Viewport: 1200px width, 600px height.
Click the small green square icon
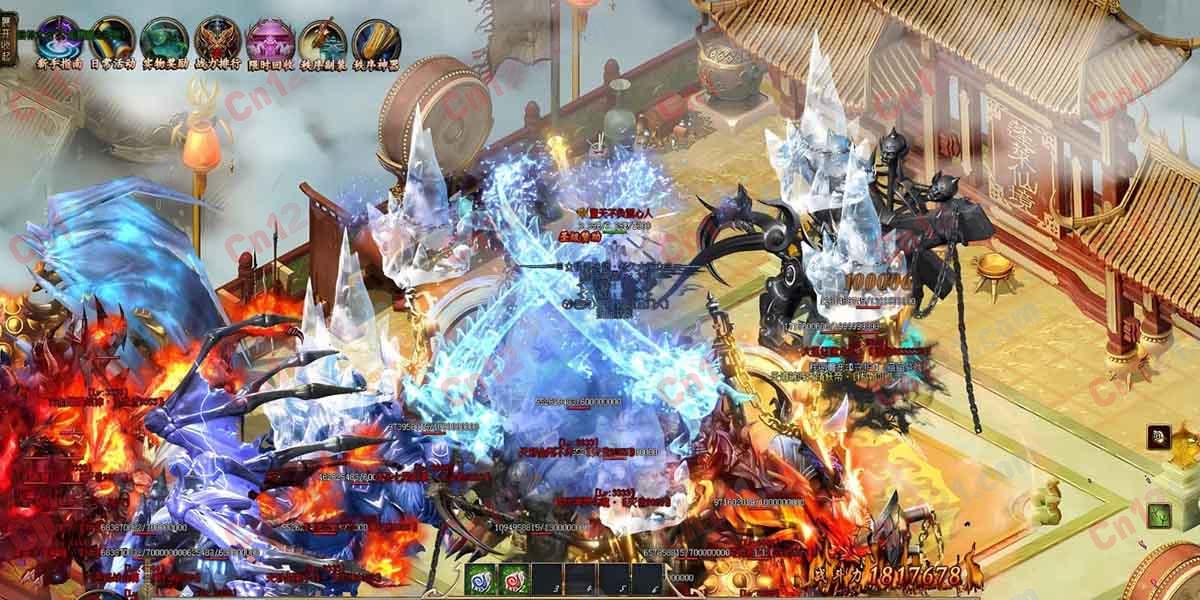tap(1158, 515)
